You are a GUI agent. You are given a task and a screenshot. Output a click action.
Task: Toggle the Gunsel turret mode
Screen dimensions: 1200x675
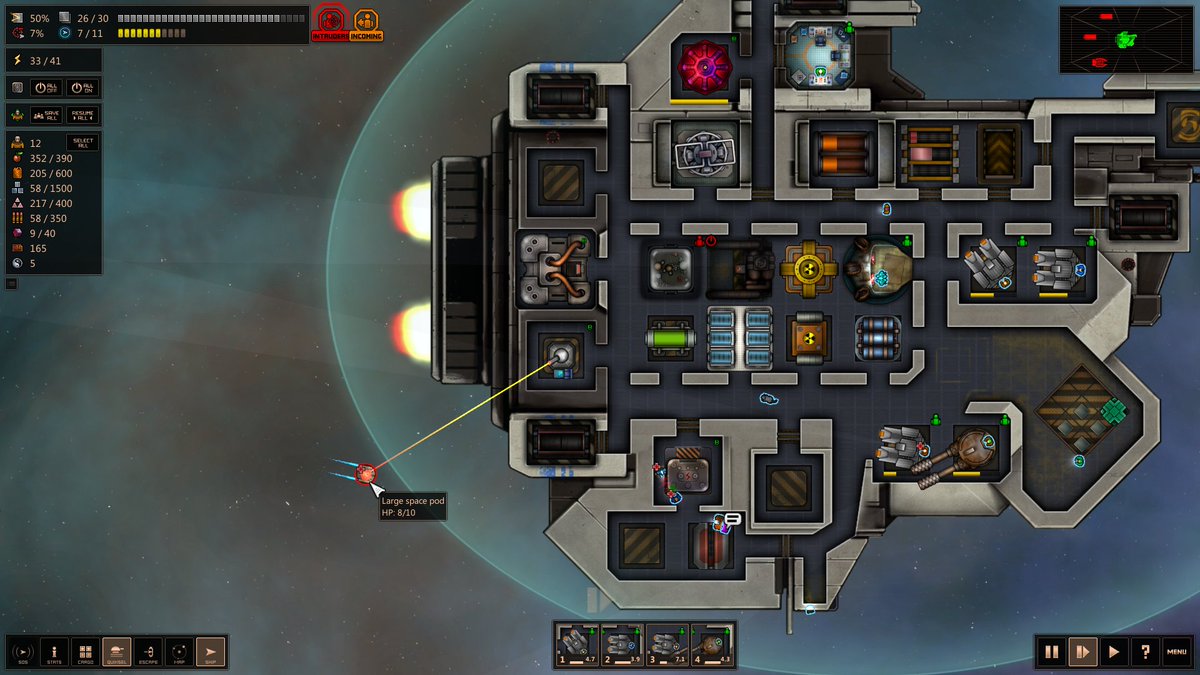pos(117,652)
